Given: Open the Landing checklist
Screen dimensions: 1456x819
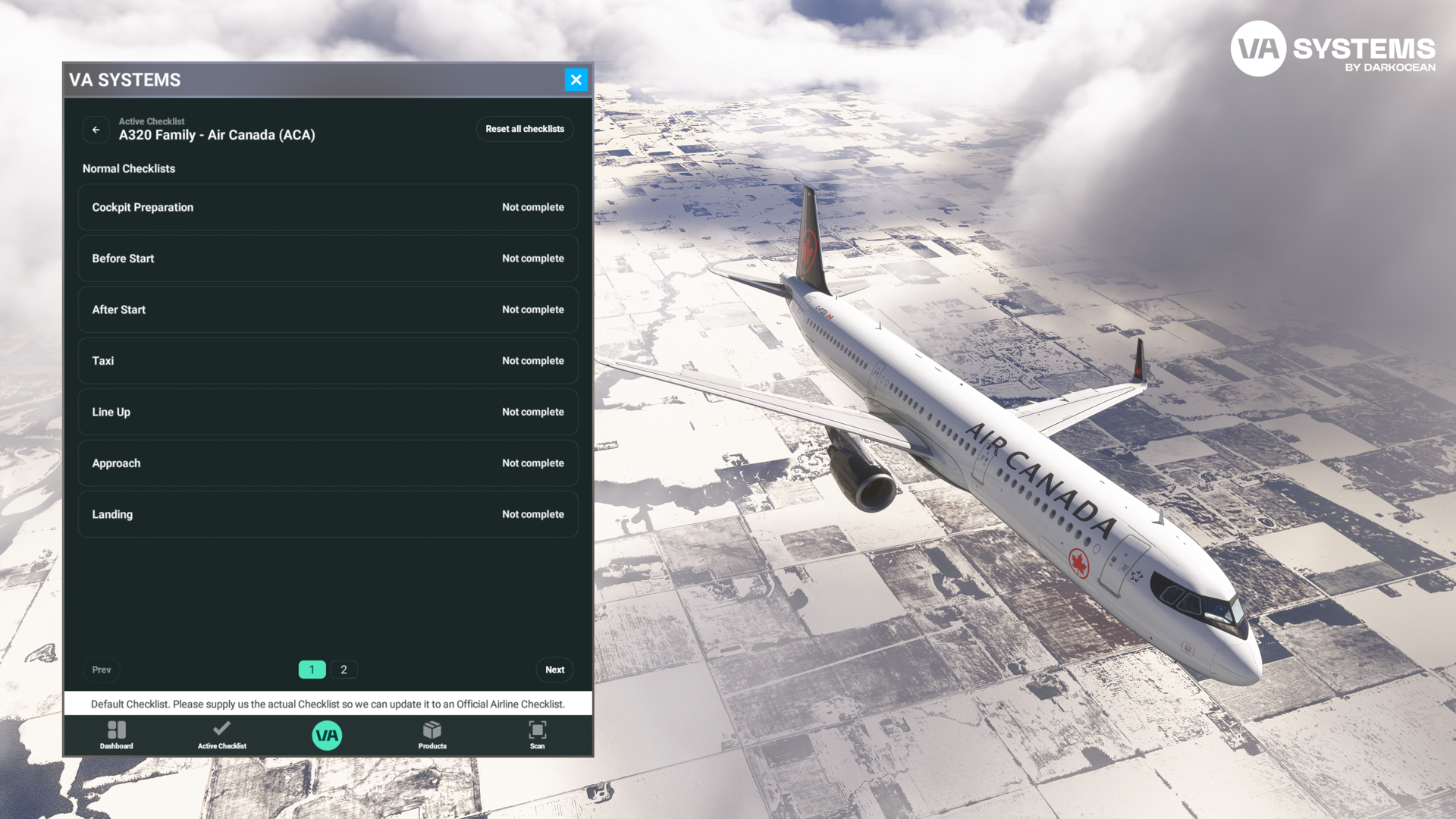Looking at the screenshot, I should 328,514.
